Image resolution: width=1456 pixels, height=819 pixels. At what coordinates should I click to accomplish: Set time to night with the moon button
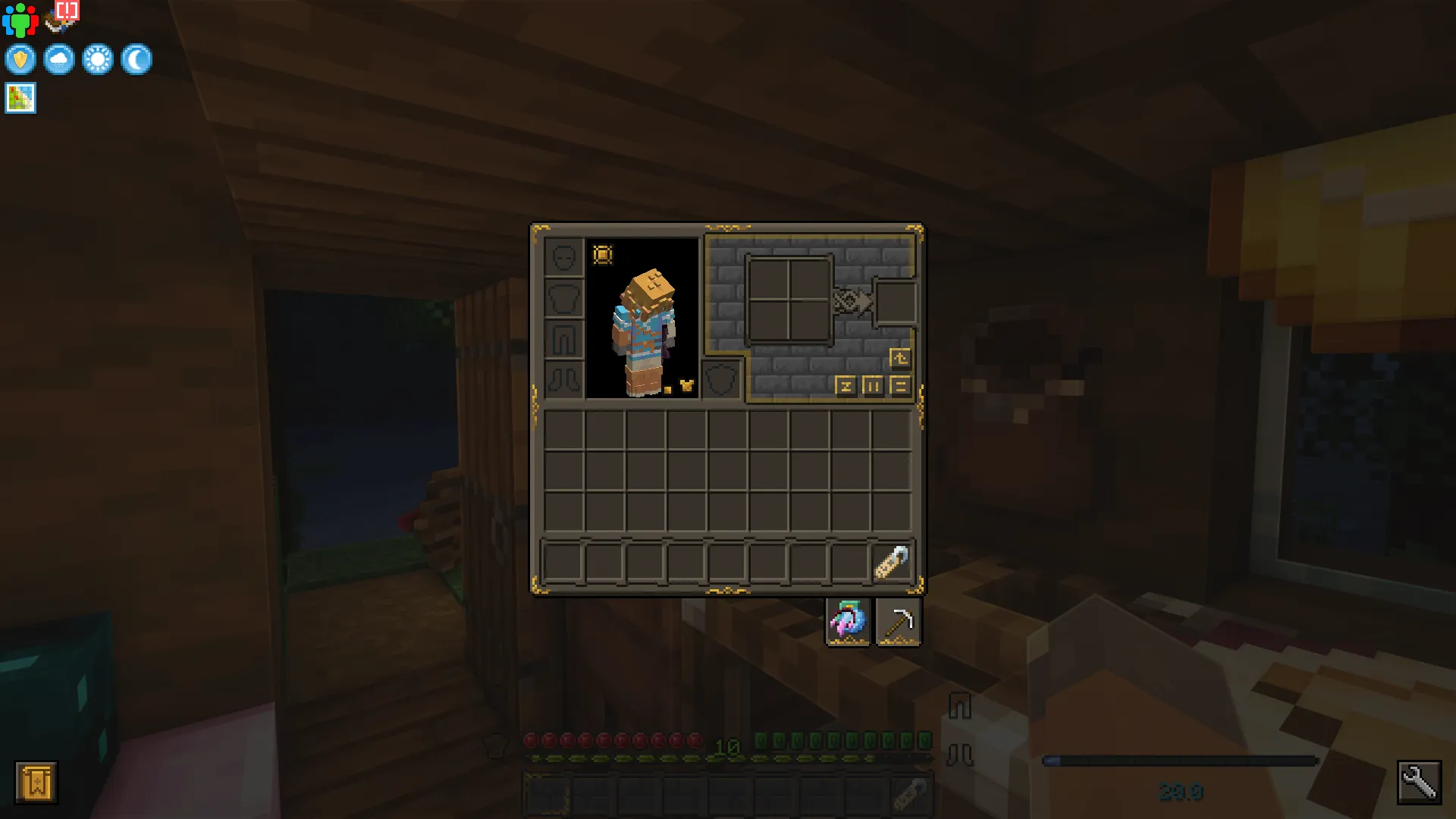coord(137,59)
